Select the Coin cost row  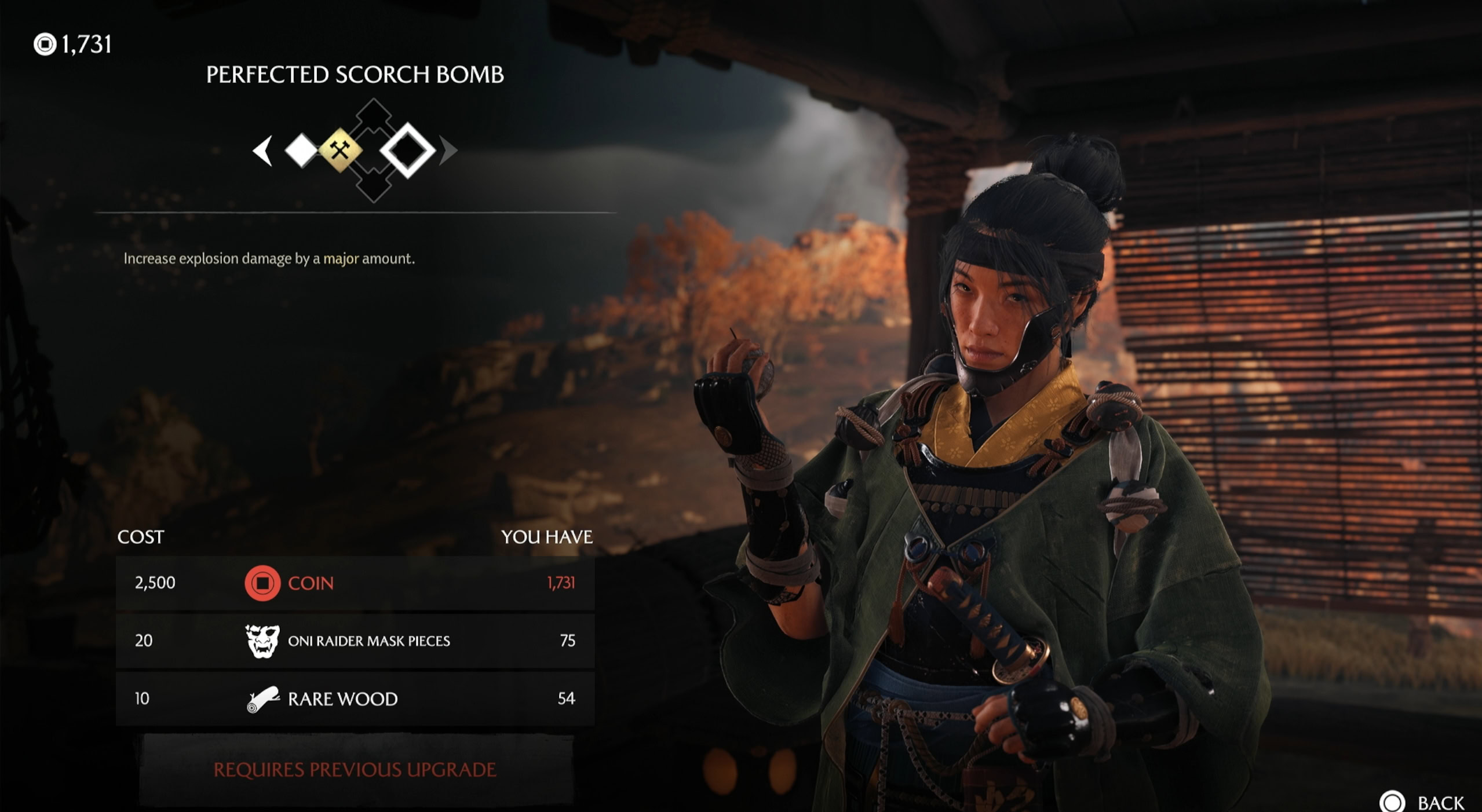click(355, 583)
